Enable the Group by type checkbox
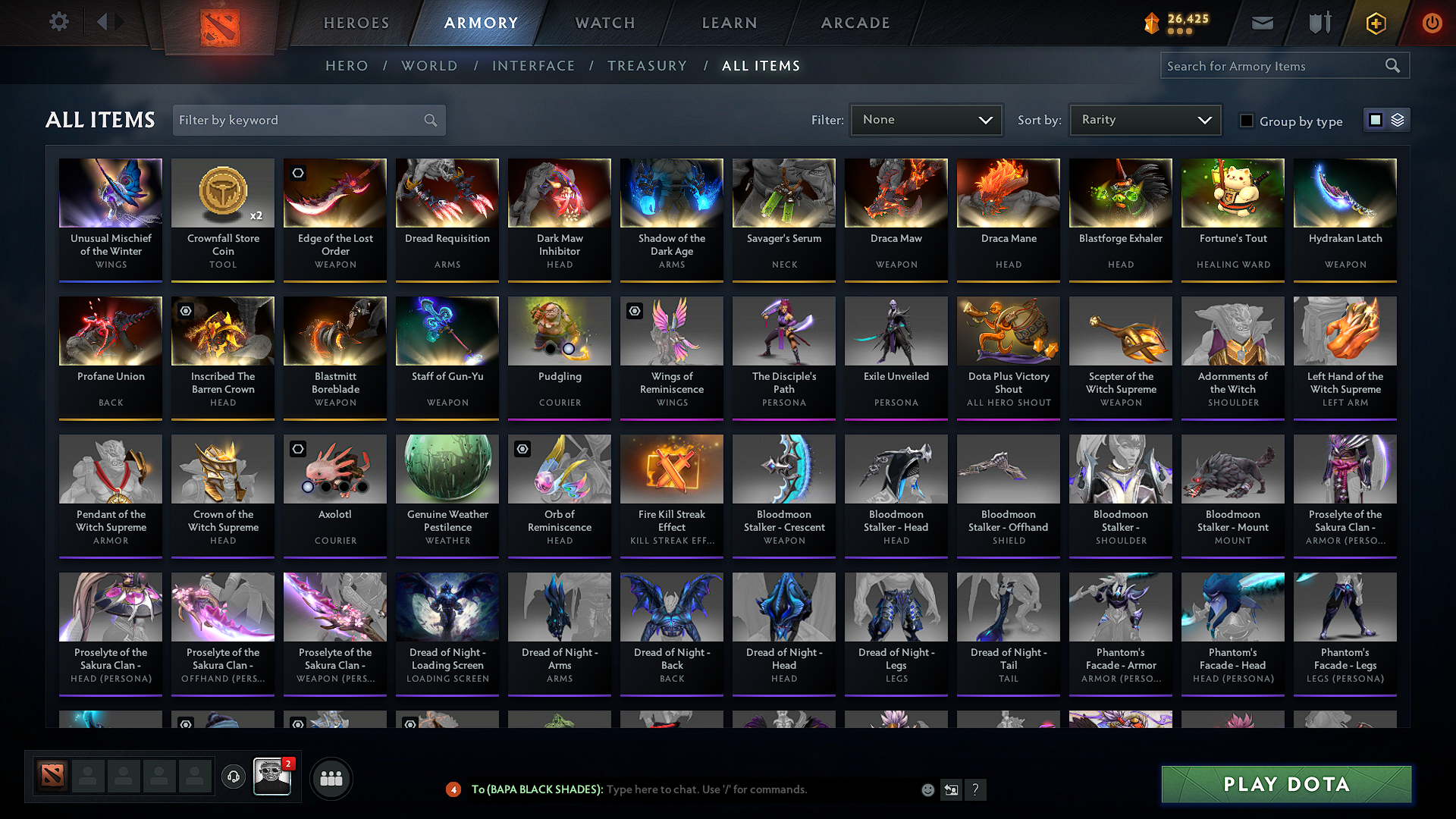 1247,121
